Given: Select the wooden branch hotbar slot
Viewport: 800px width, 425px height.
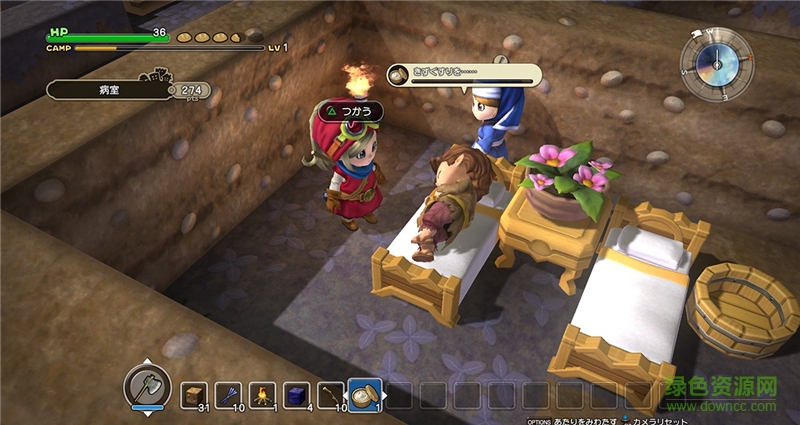Looking at the screenshot, I should pyautogui.click(x=330, y=395).
